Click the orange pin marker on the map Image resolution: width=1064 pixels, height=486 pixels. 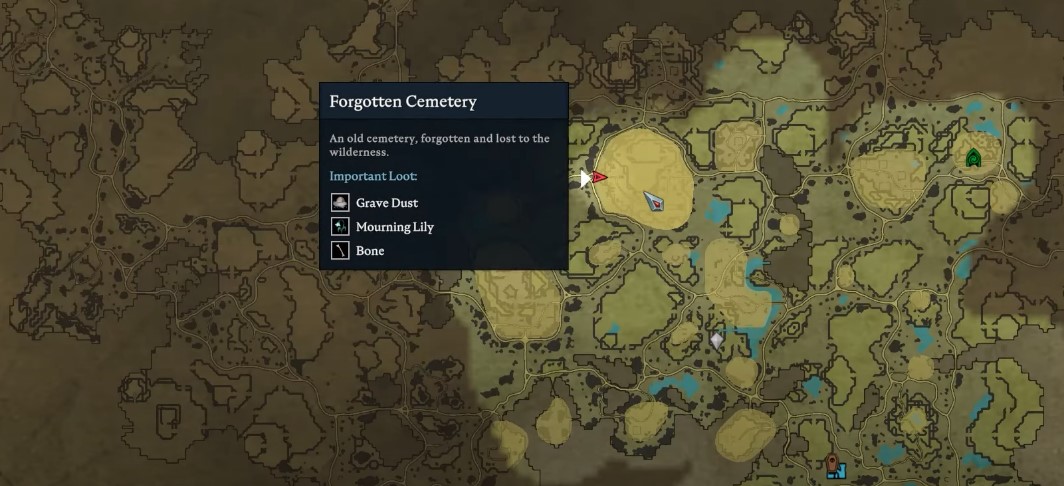click(x=831, y=462)
